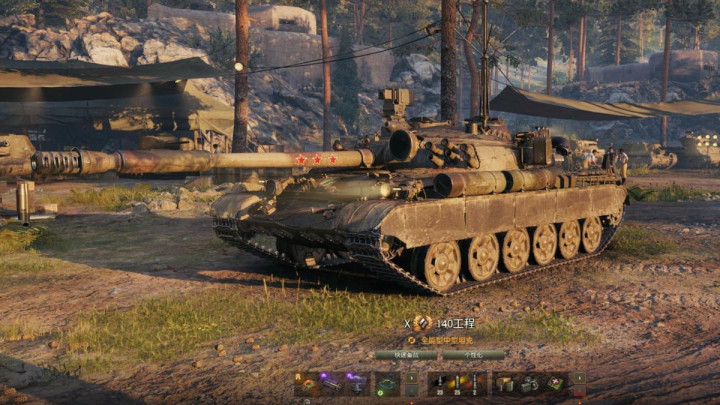
Task: Open the 个性化 customization button
Action: pos(473,354)
